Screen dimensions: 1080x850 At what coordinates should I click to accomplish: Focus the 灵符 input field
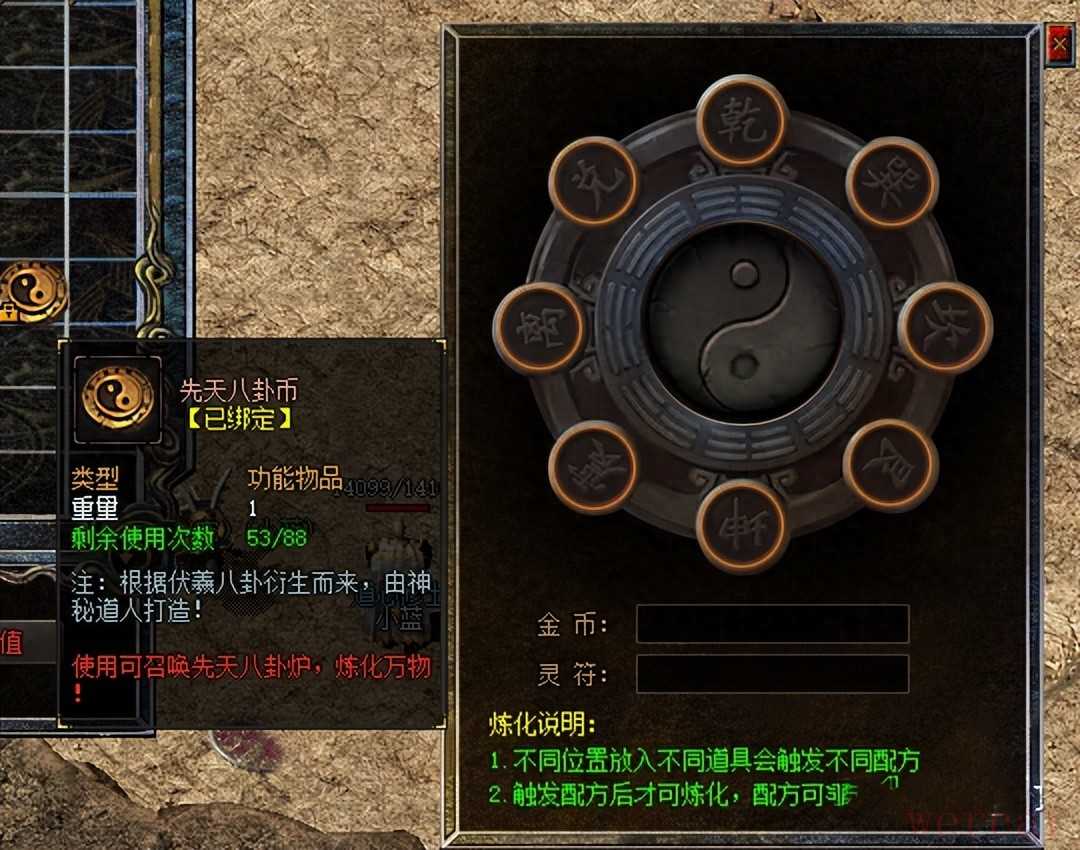(772, 674)
